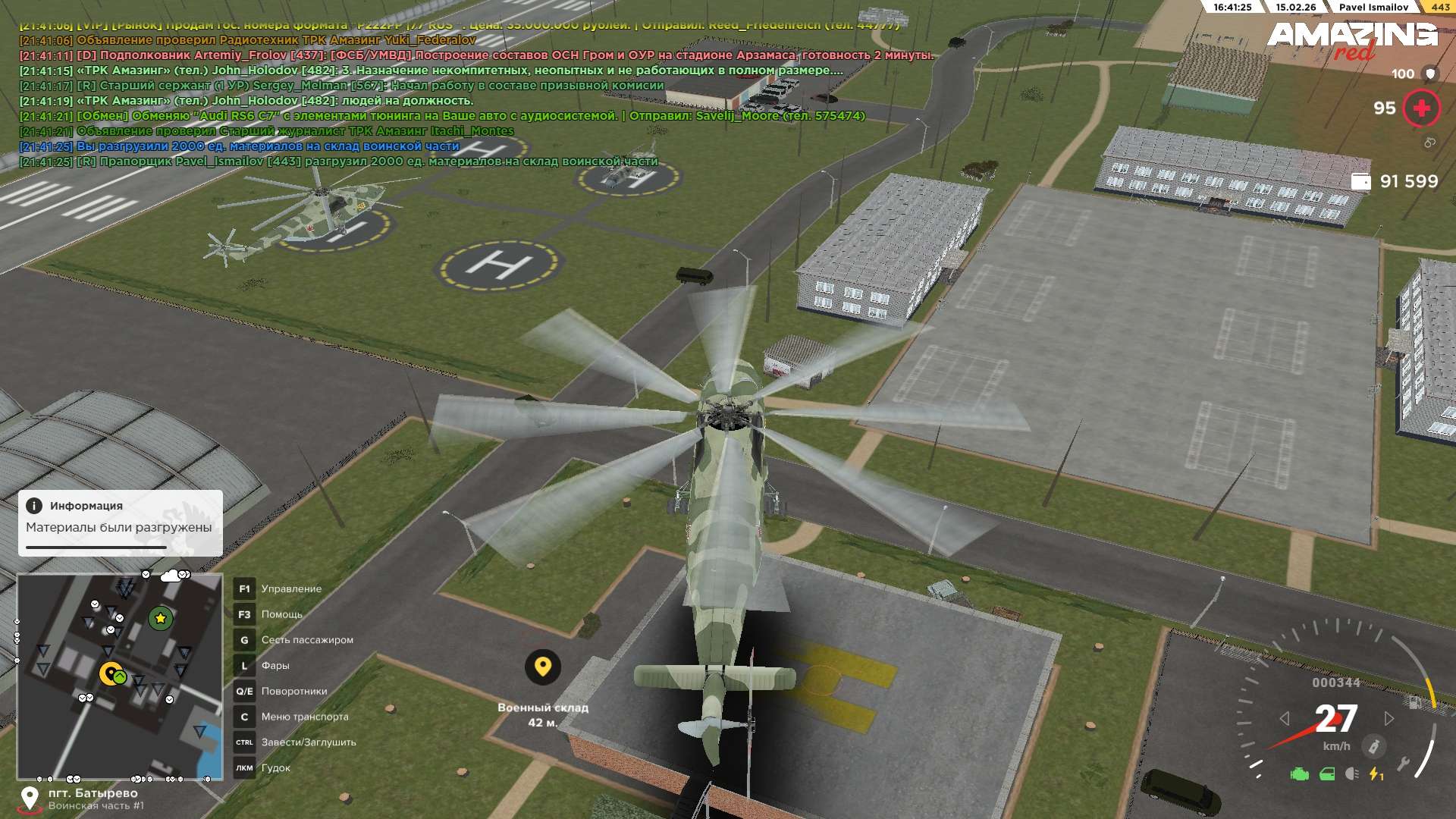
Task: Click the yellow waypoint marker on the minimap
Action: (111, 673)
